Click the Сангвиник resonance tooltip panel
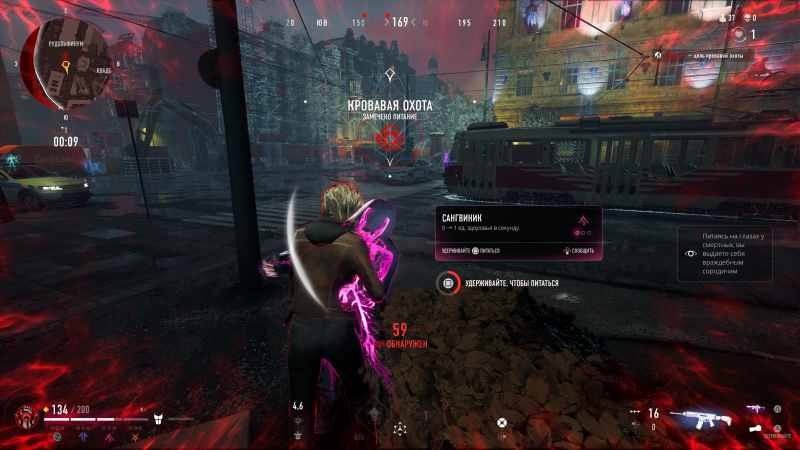 pos(518,233)
